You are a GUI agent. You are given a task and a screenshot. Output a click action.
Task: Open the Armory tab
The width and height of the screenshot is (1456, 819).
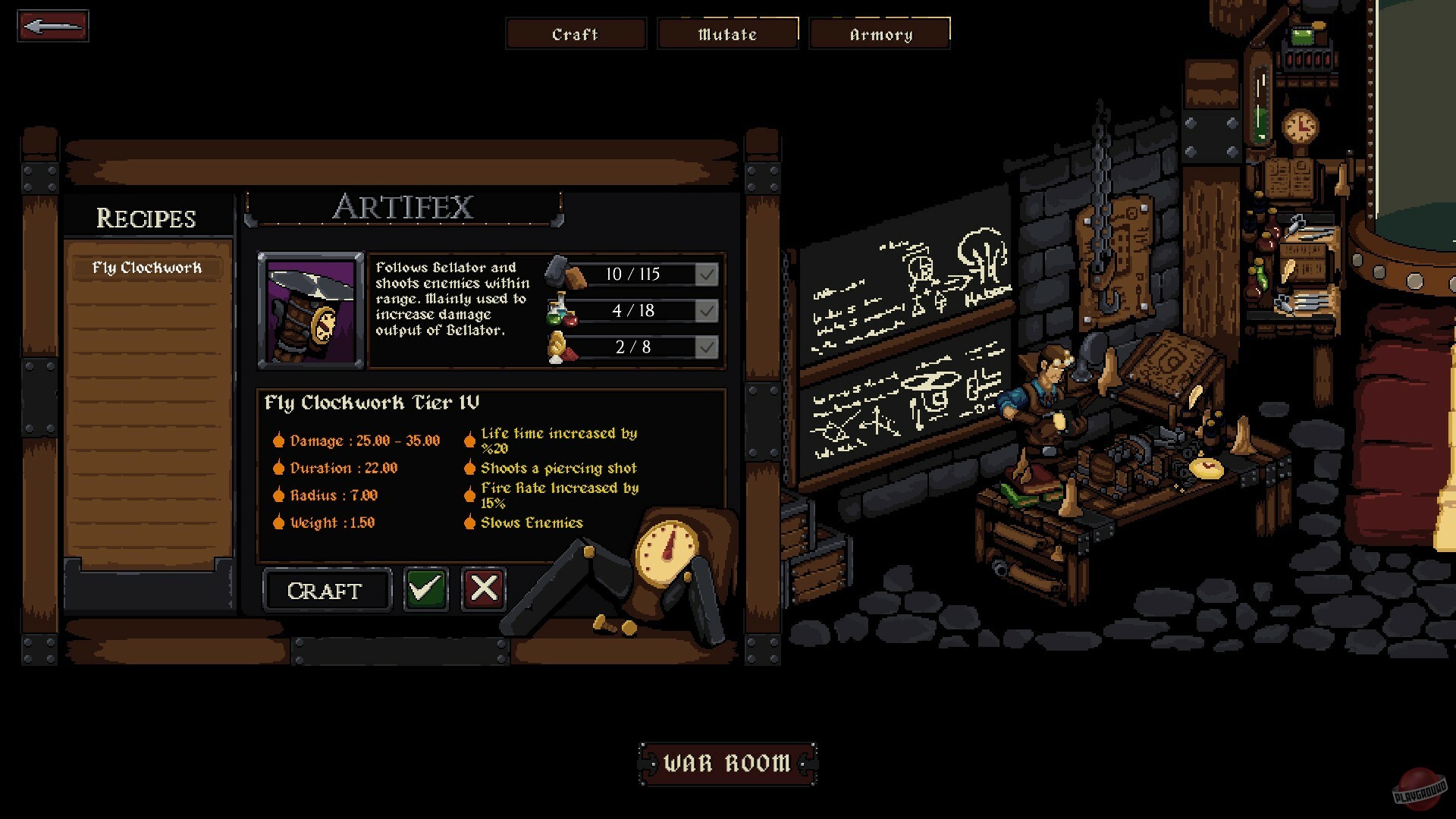pos(880,33)
